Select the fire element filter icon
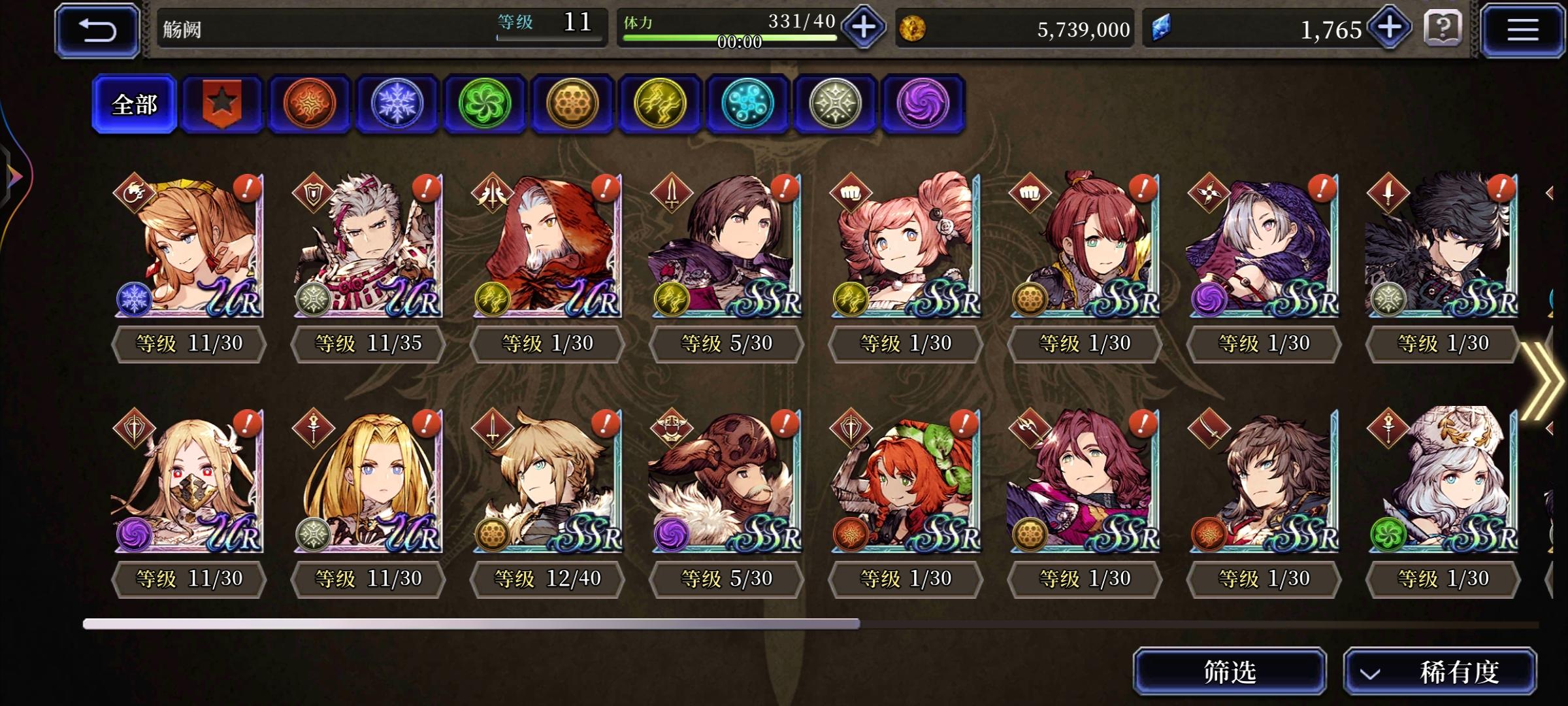Image resolution: width=1568 pixels, height=706 pixels. point(309,104)
